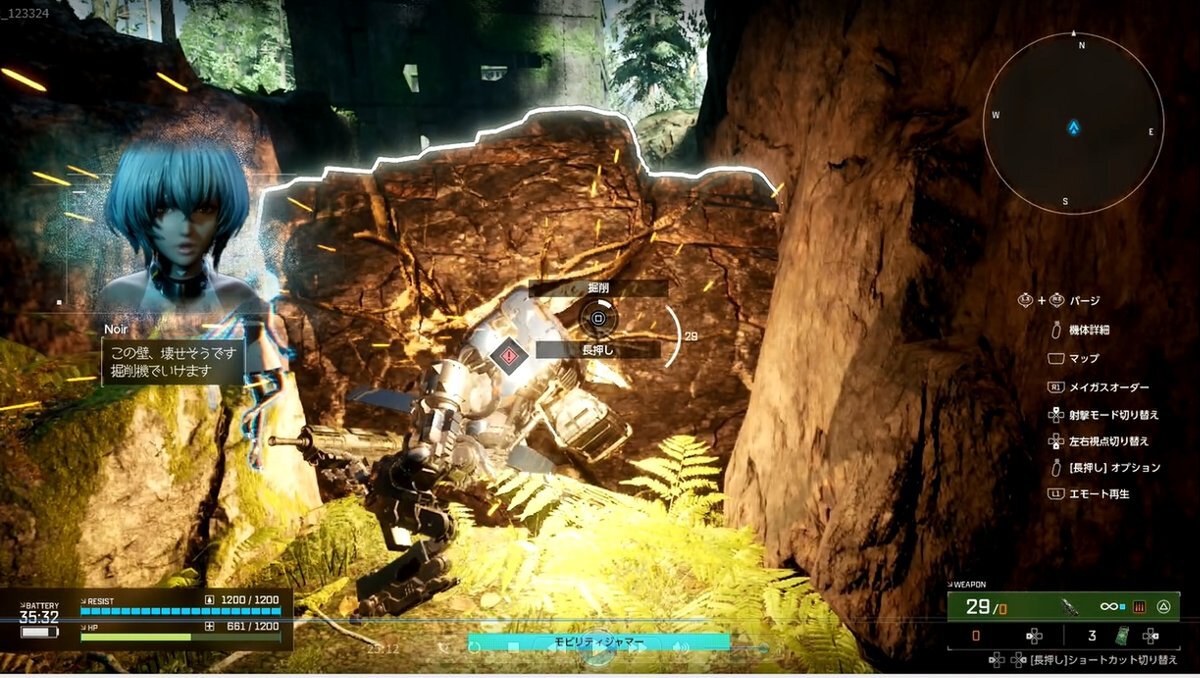Click Noir's dialogue message box
The height and width of the screenshot is (678, 1200).
click(x=172, y=362)
